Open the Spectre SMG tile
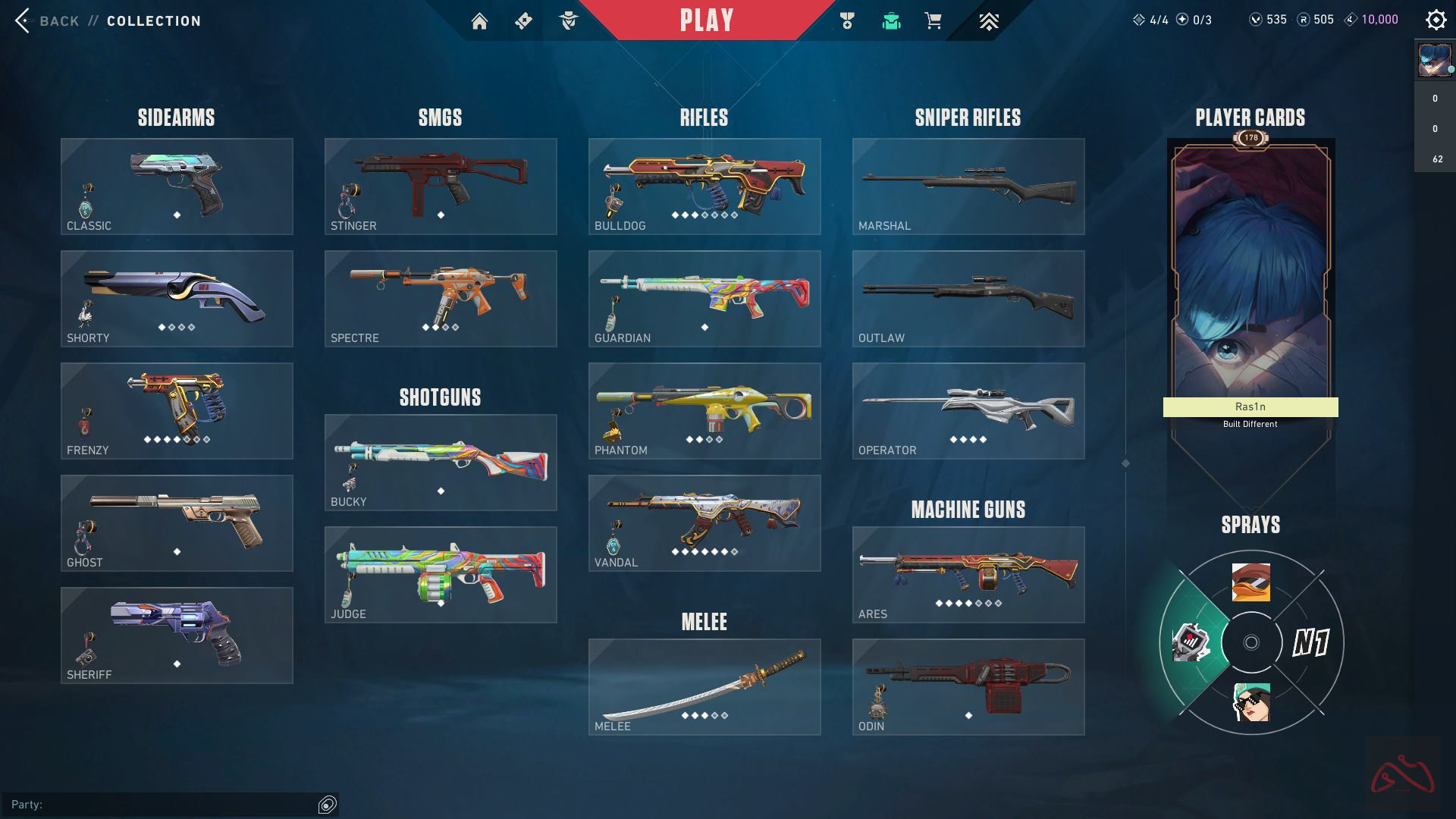 441,298
